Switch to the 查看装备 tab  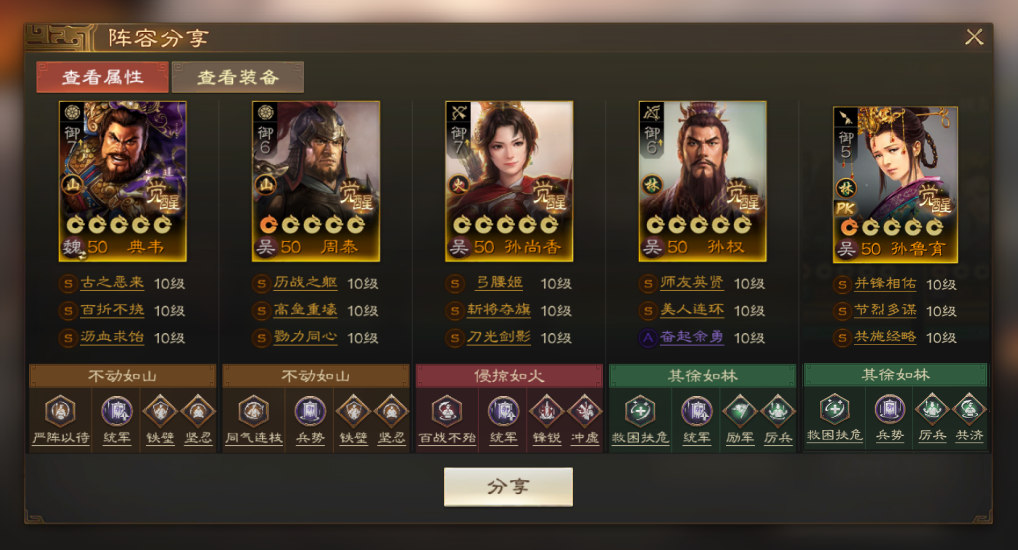pos(237,77)
